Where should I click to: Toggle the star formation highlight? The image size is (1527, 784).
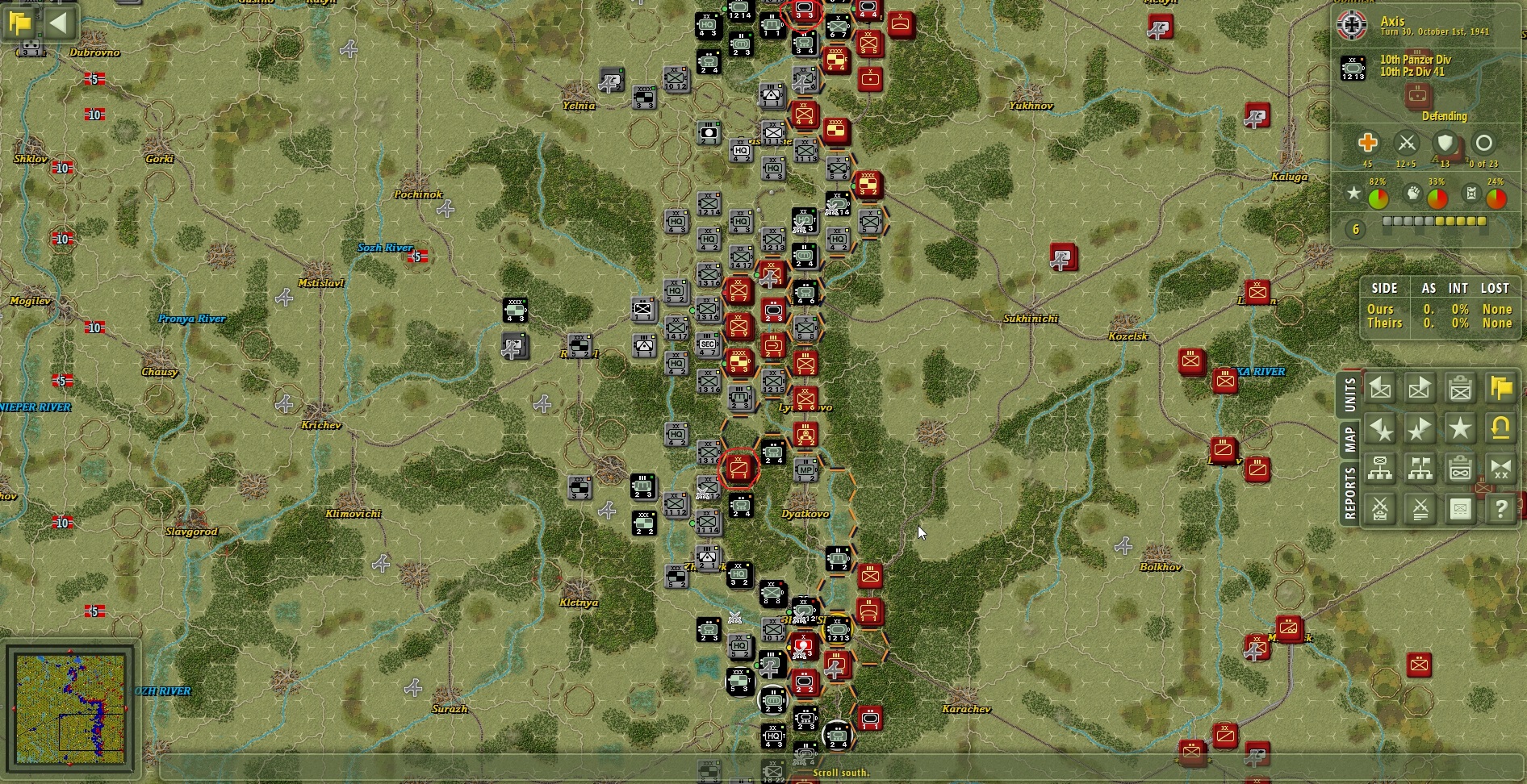pyautogui.click(x=1460, y=429)
